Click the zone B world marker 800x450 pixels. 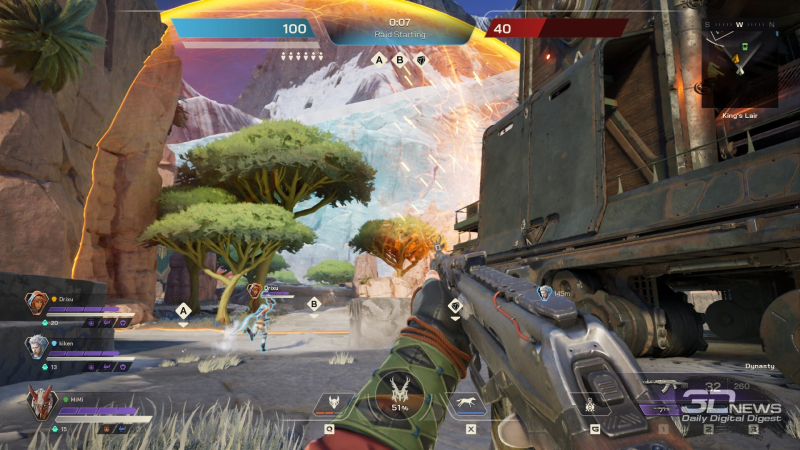[314, 304]
